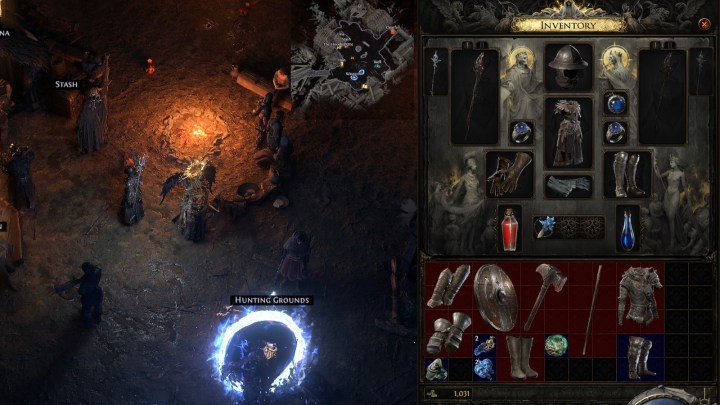720x405 pixels.
Task: Select the brown leather boots in backpack
Action: pos(521,356)
